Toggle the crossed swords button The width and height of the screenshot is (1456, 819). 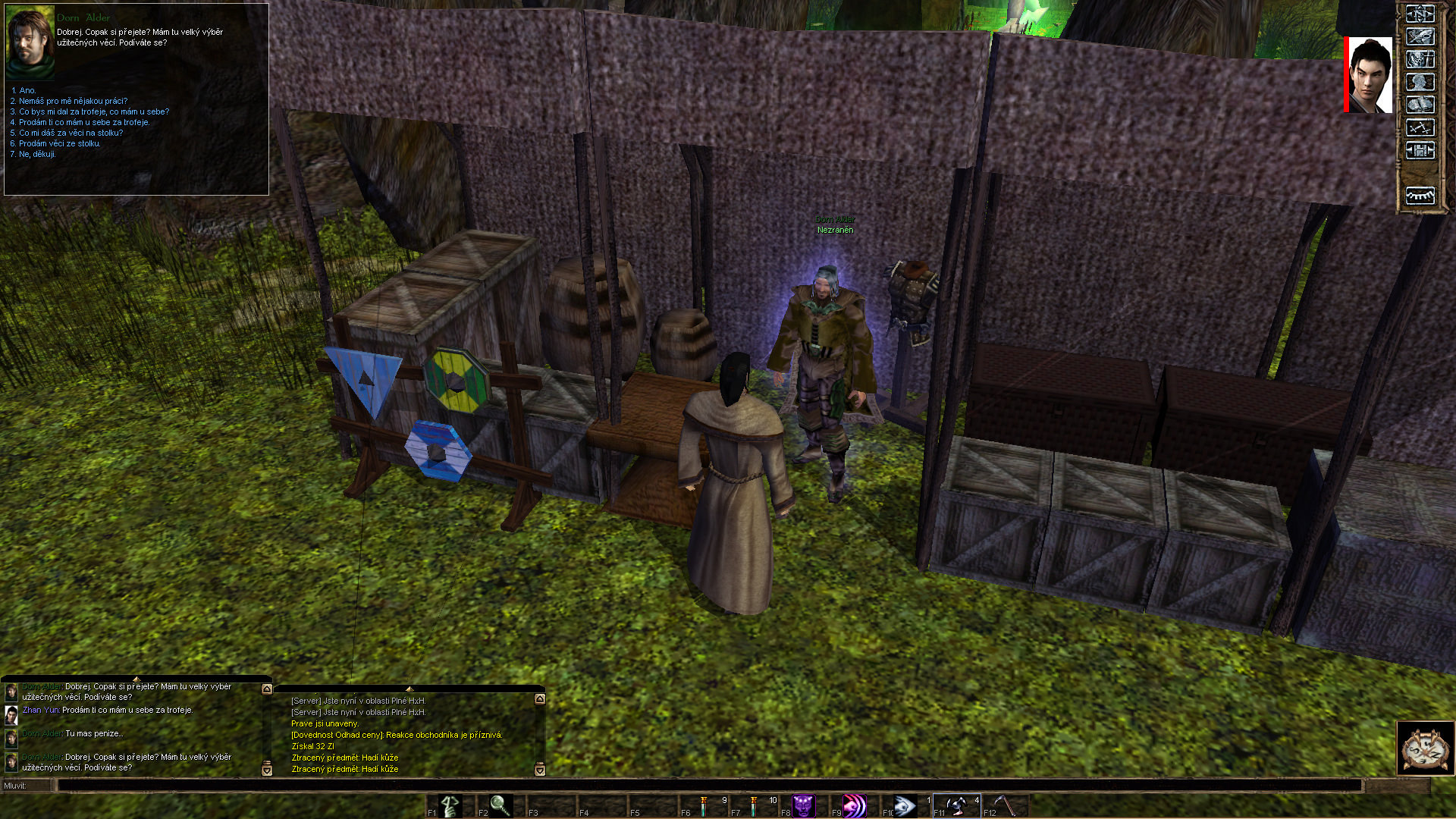pyautogui.click(x=1420, y=127)
